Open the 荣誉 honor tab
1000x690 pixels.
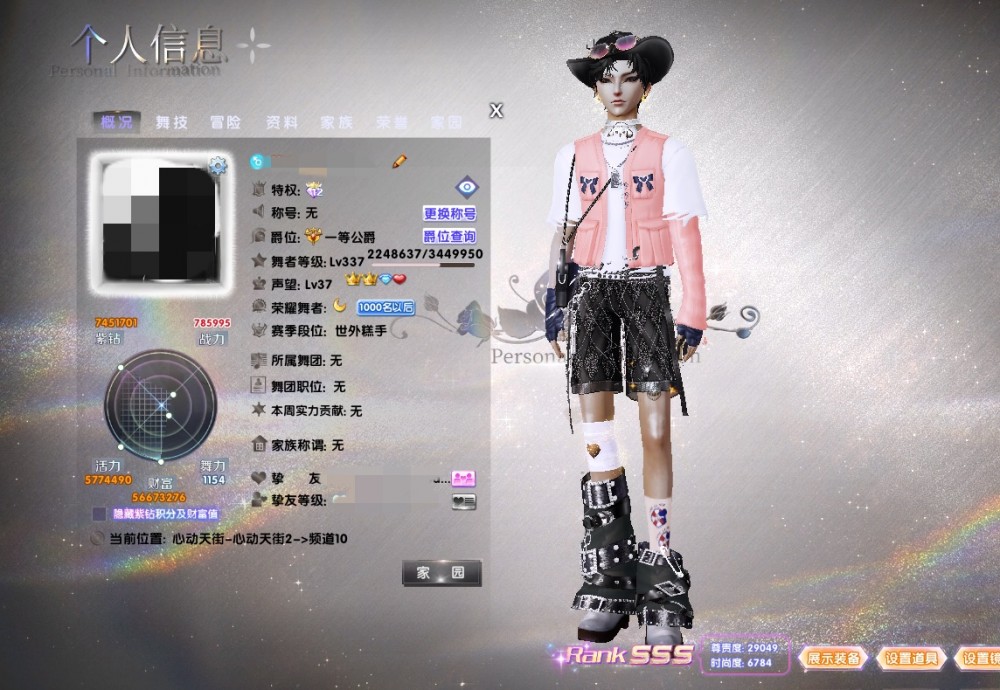(391, 122)
